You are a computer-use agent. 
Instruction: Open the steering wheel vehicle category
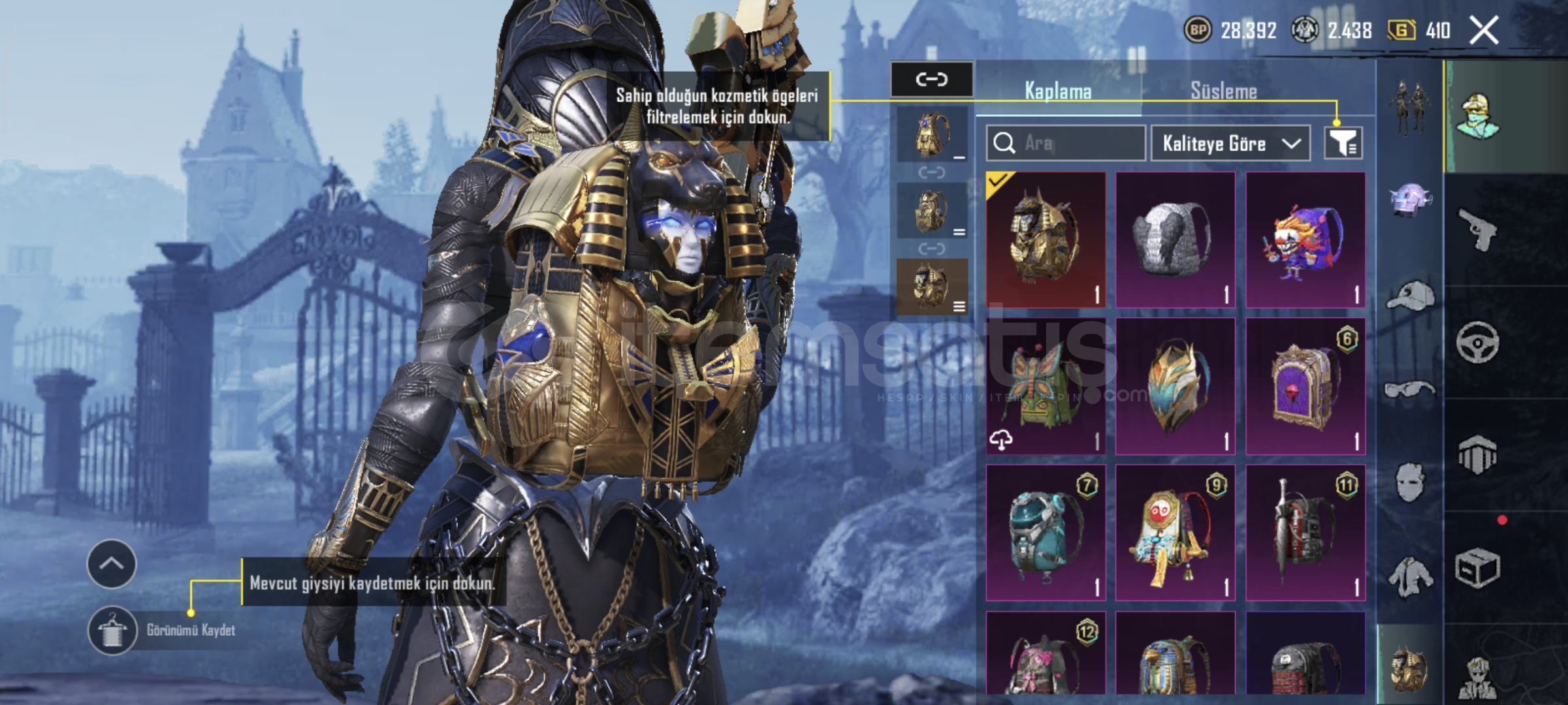point(1477,342)
